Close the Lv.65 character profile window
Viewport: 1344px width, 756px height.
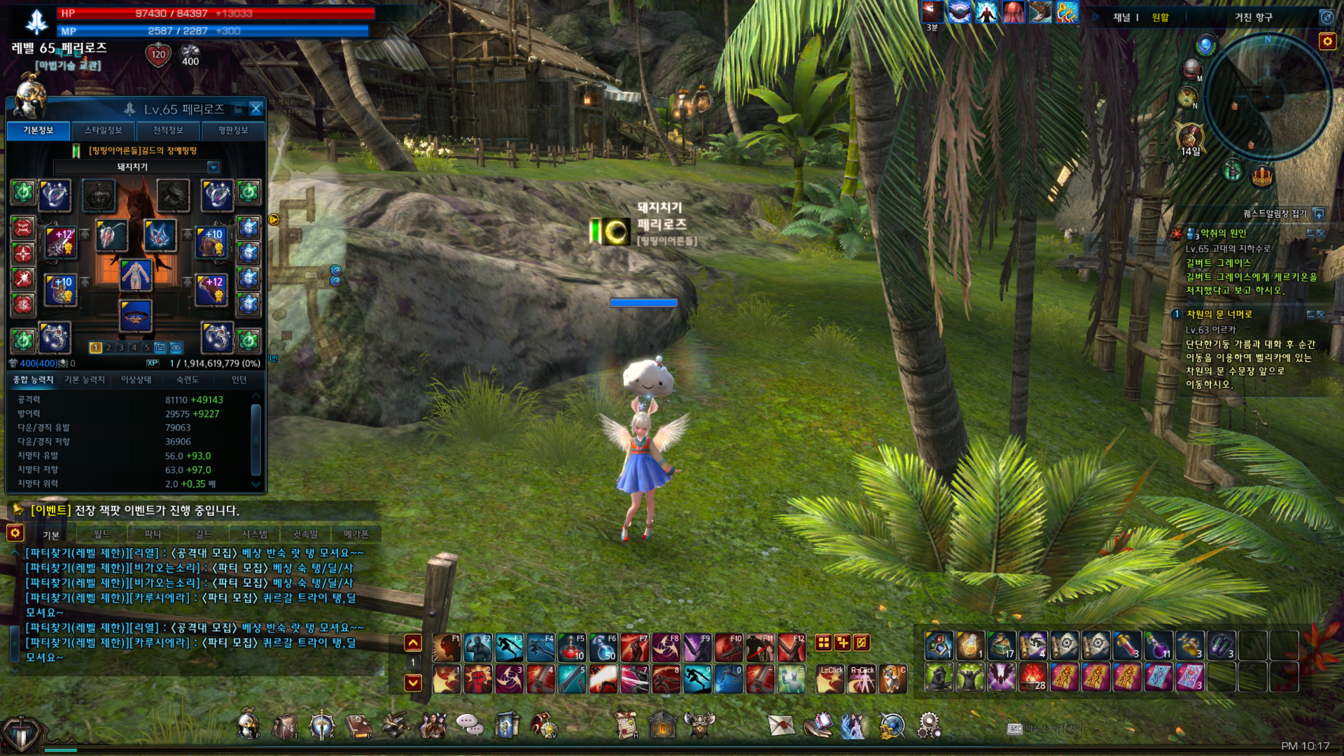coord(256,109)
